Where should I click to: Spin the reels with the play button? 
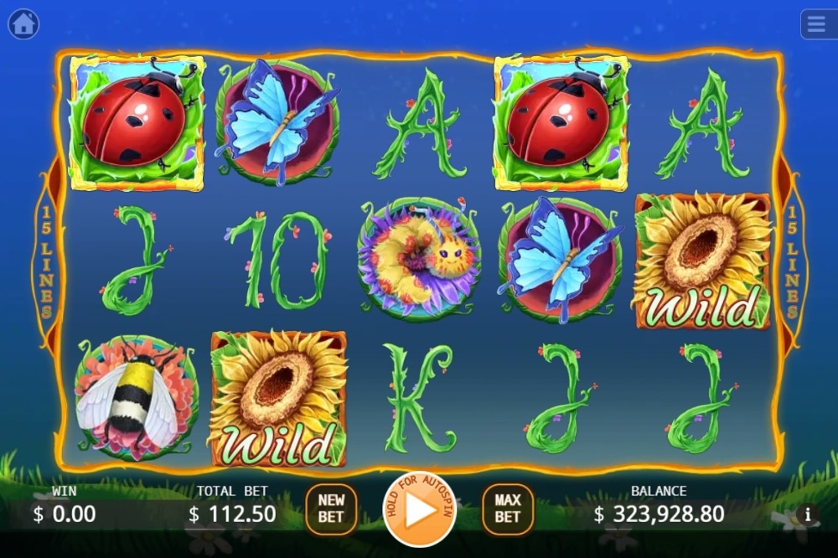pos(419,509)
